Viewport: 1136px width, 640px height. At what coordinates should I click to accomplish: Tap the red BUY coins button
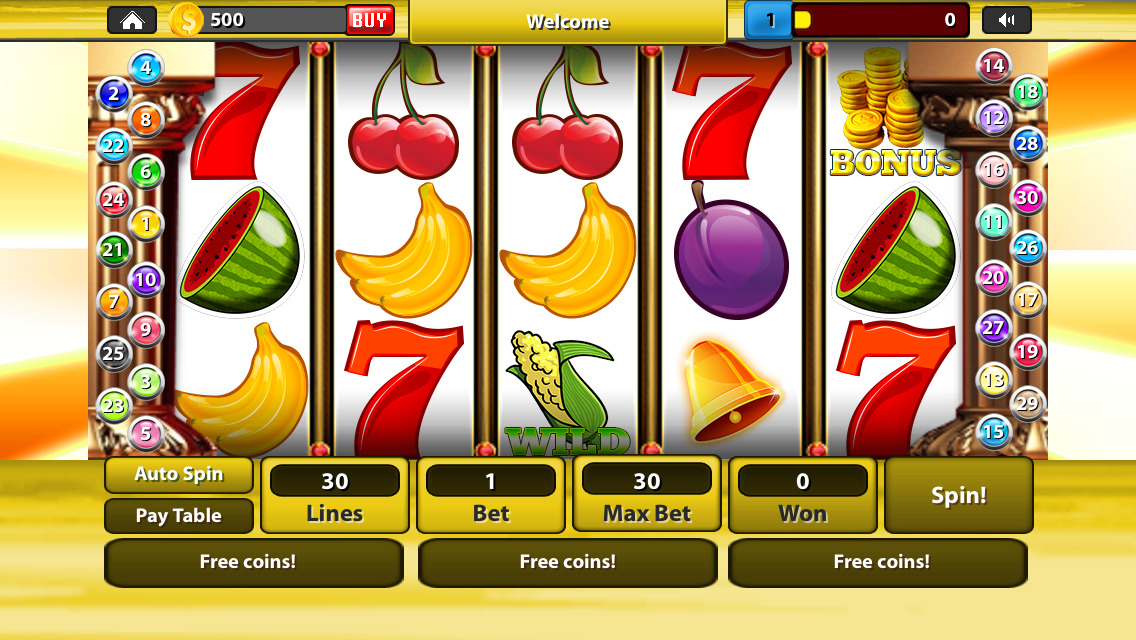coord(370,20)
